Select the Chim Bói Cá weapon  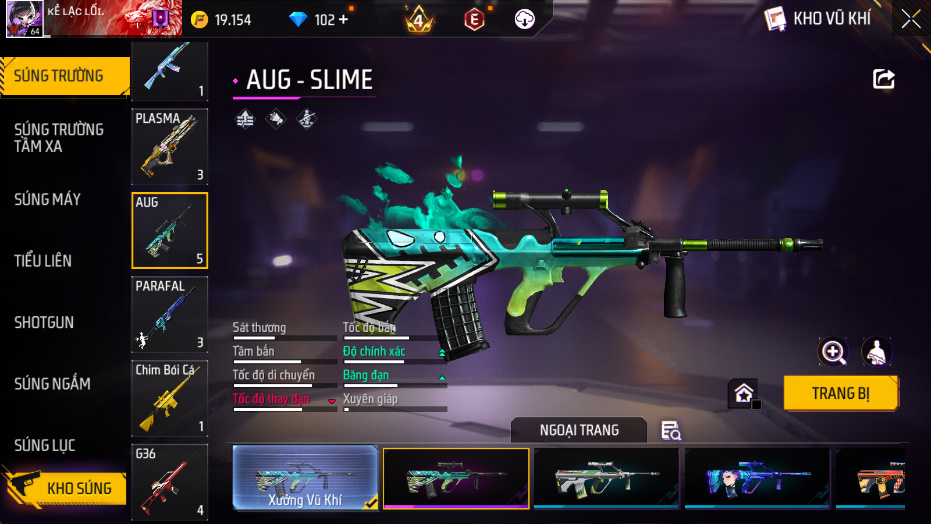pyautogui.click(x=170, y=399)
